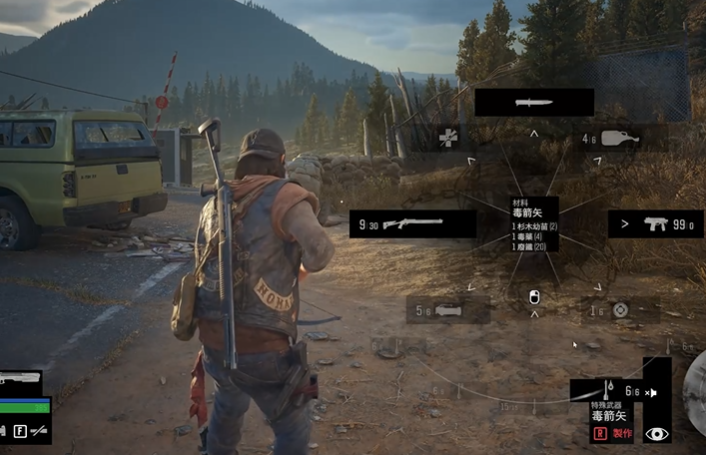Equip the shotgun from the weapon wheel
Image resolution: width=706 pixels, height=455 pixels.
(x=412, y=224)
